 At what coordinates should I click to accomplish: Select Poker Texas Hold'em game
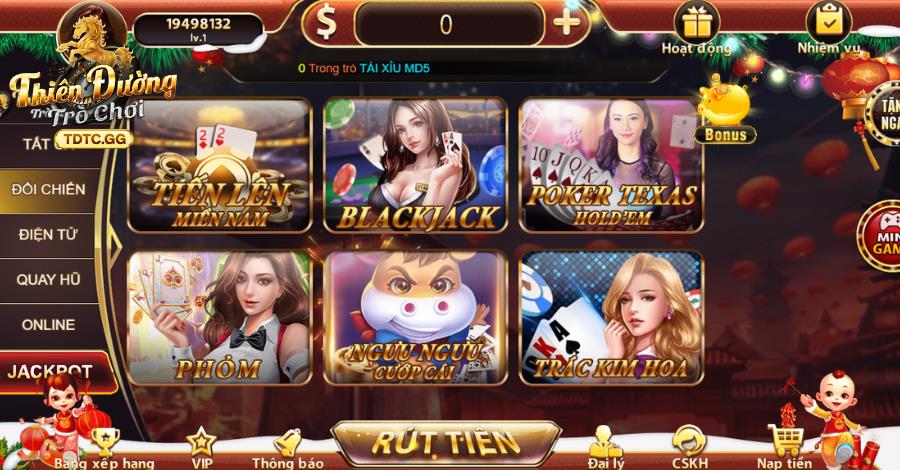pos(611,165)
